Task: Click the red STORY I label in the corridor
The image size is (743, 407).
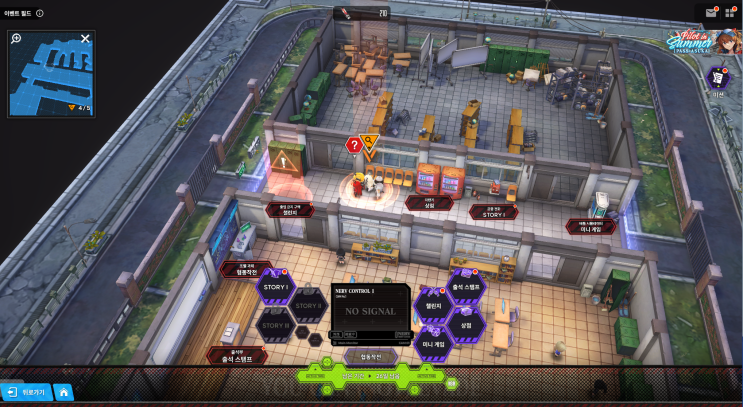Action: pos(493,213)
